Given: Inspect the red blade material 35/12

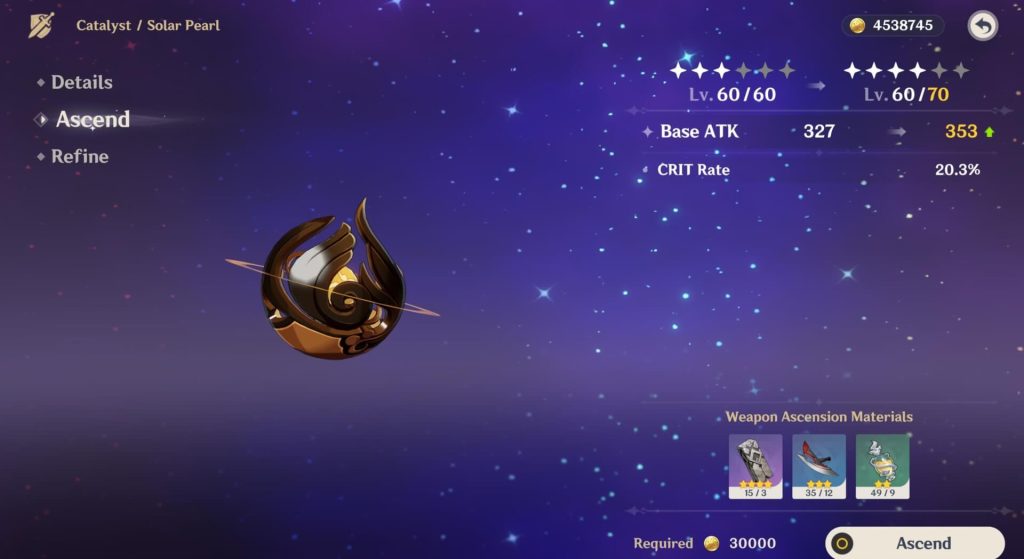Looking at the screenshot, I should pyautogui.click(x=819, y=465).
